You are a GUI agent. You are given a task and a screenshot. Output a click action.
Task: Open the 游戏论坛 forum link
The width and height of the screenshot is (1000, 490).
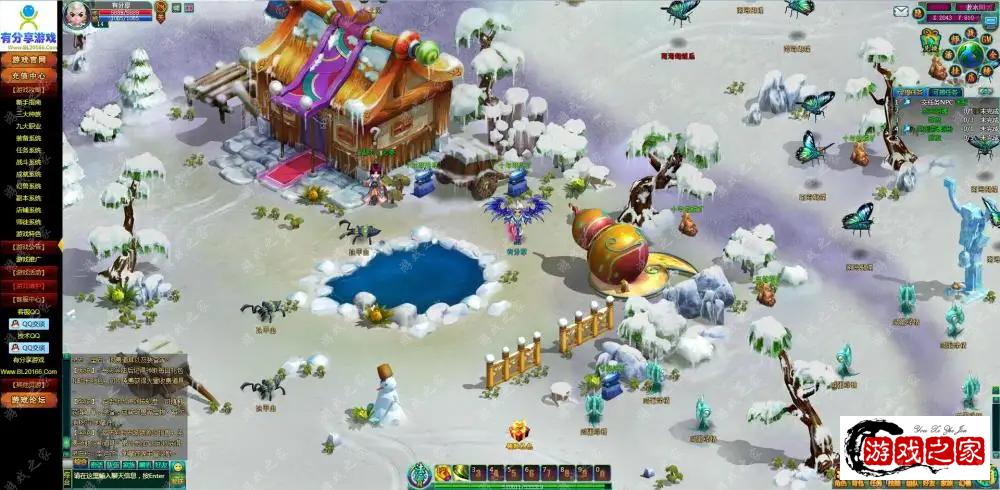click(x=29, y=400)
